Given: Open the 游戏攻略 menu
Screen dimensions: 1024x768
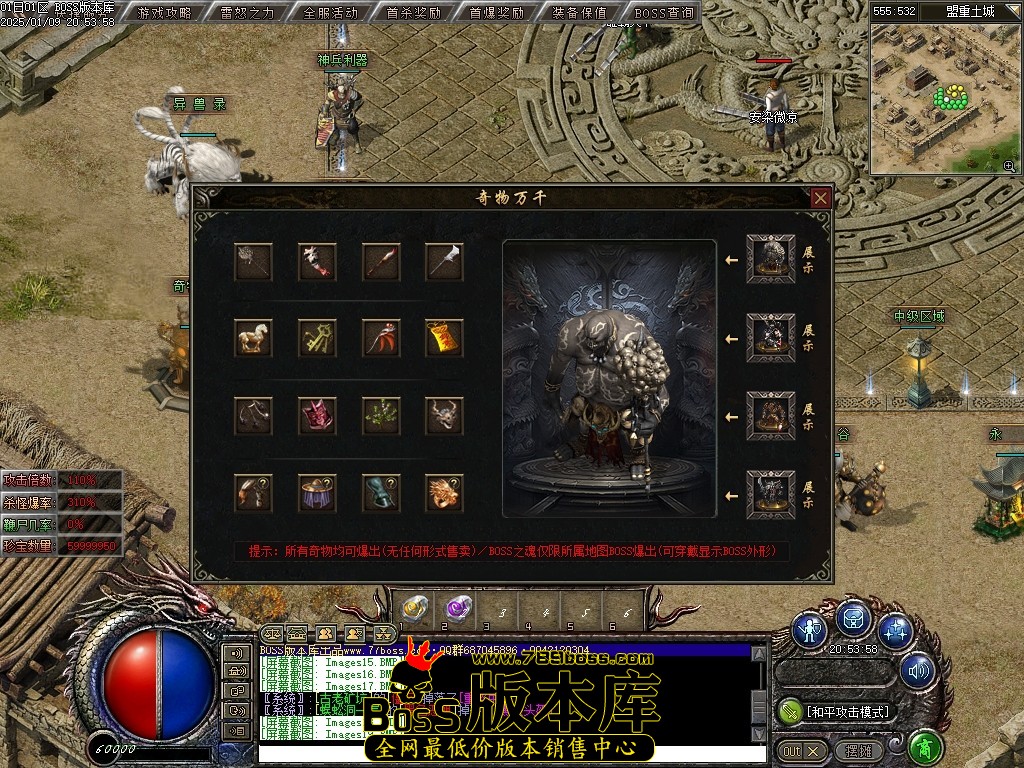Looking at the screenshot, I should 165,13.
